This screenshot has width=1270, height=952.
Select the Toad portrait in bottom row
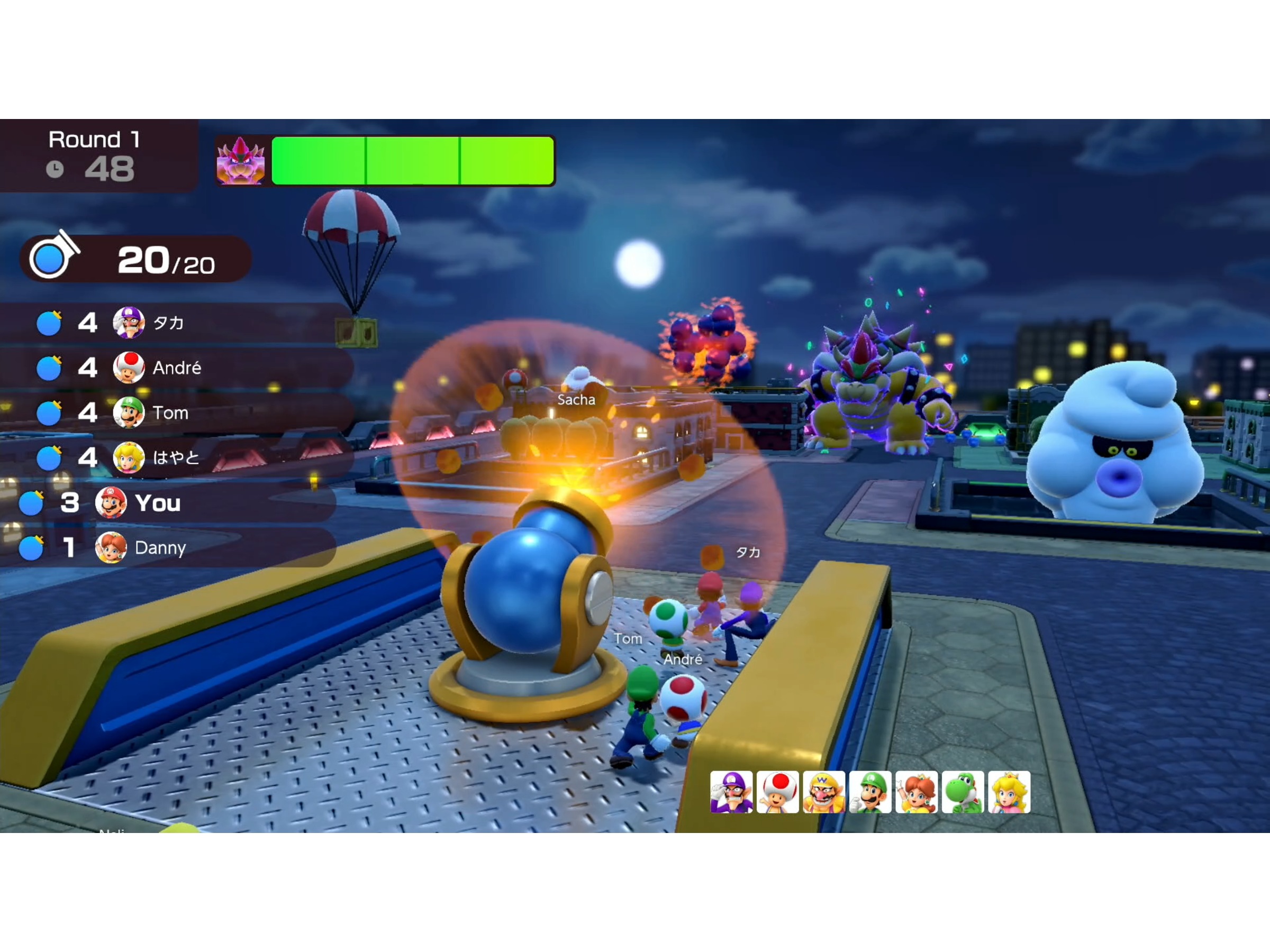coord(777,793)
